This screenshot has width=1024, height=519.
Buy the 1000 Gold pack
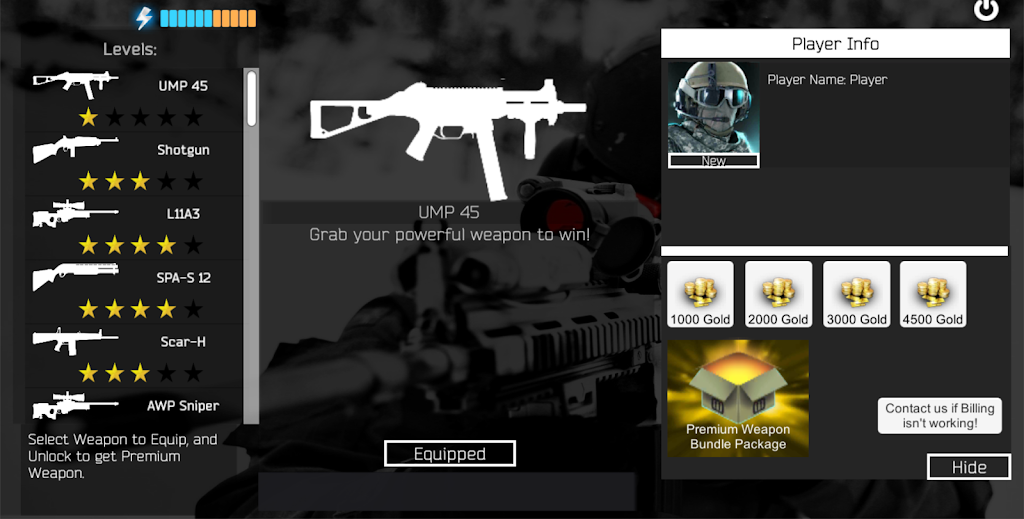coord(700,295)
